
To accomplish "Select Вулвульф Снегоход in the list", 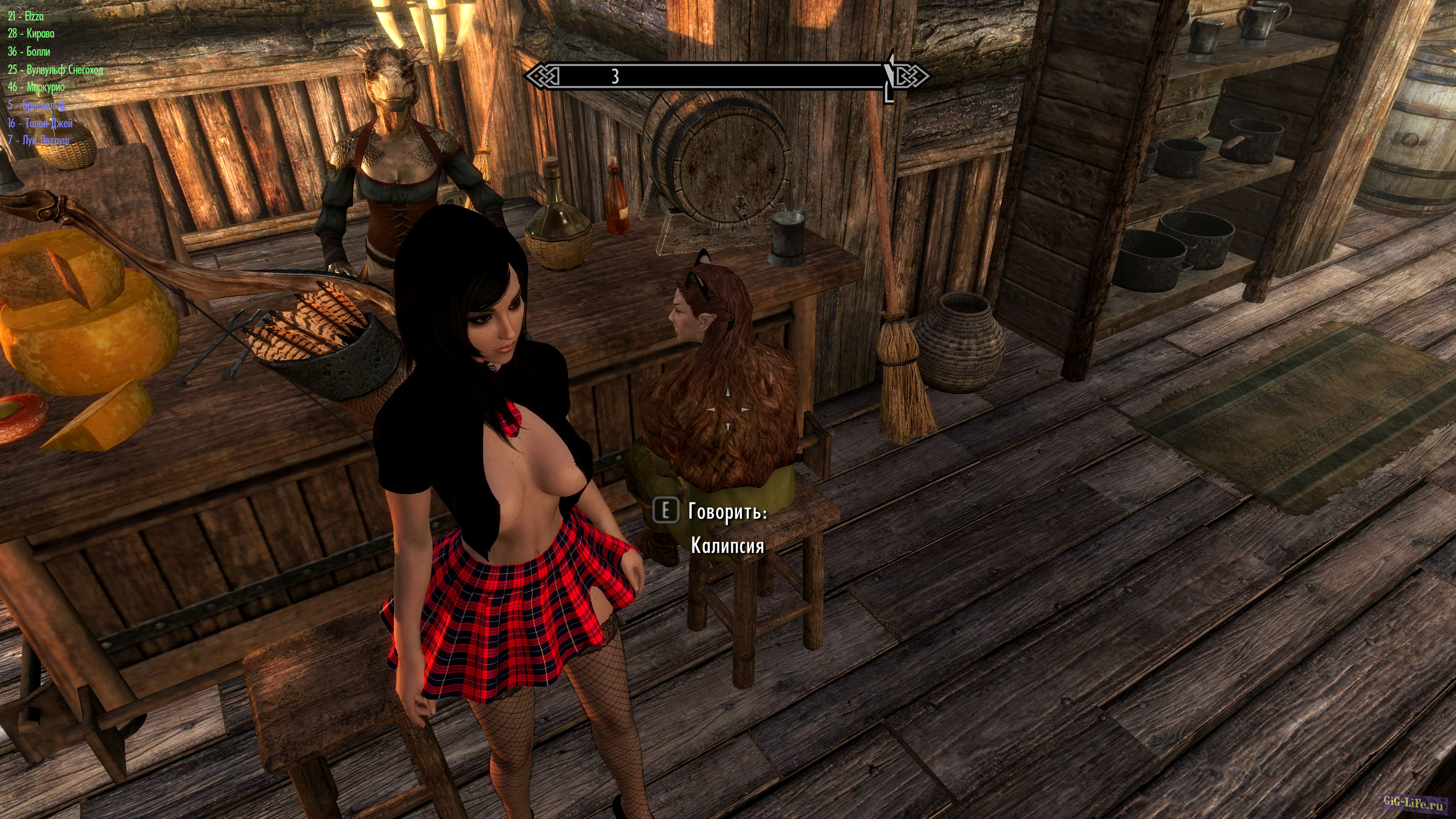I will (55, 69).
